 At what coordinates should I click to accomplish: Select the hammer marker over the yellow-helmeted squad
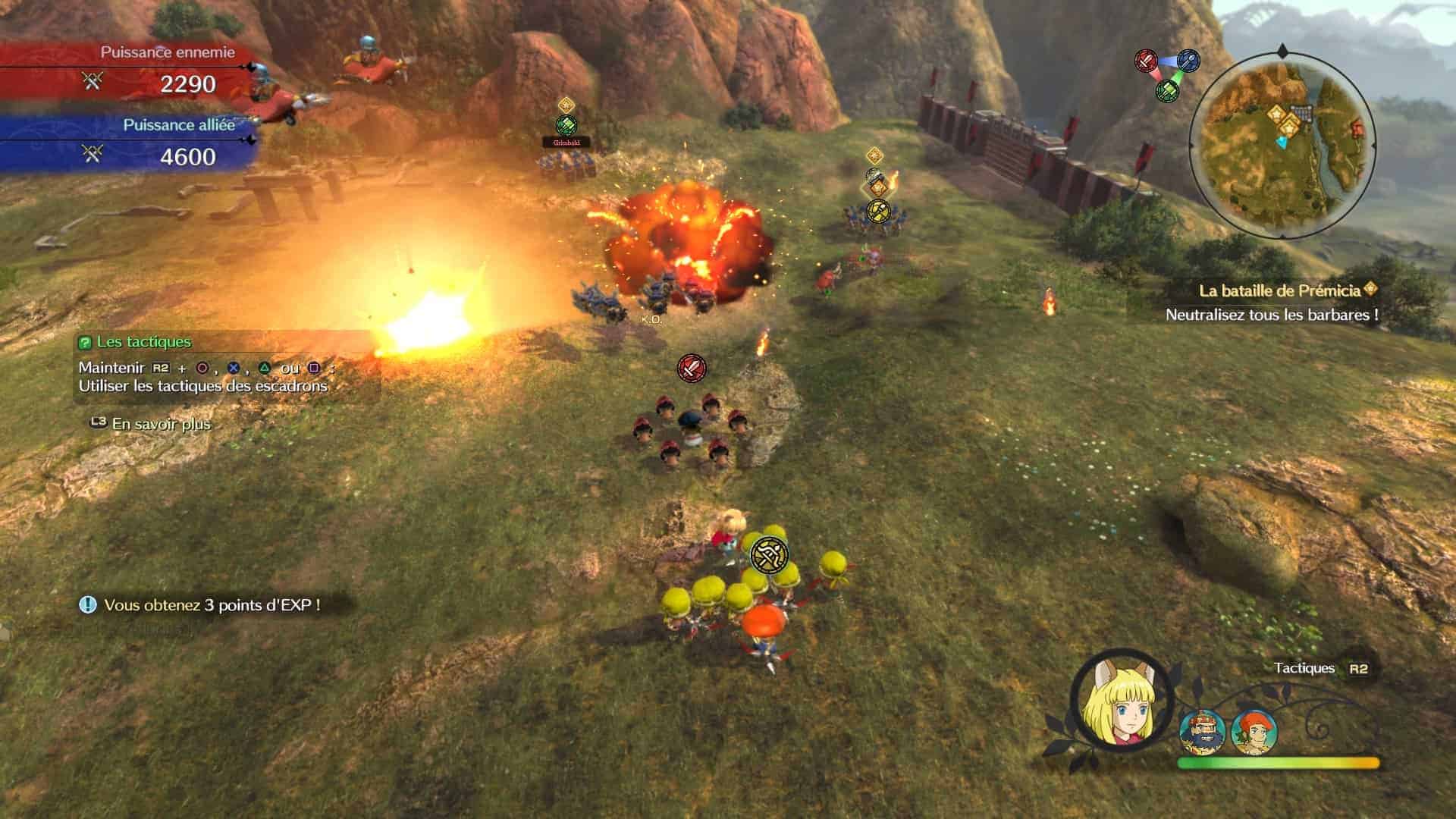click(769, 556)
